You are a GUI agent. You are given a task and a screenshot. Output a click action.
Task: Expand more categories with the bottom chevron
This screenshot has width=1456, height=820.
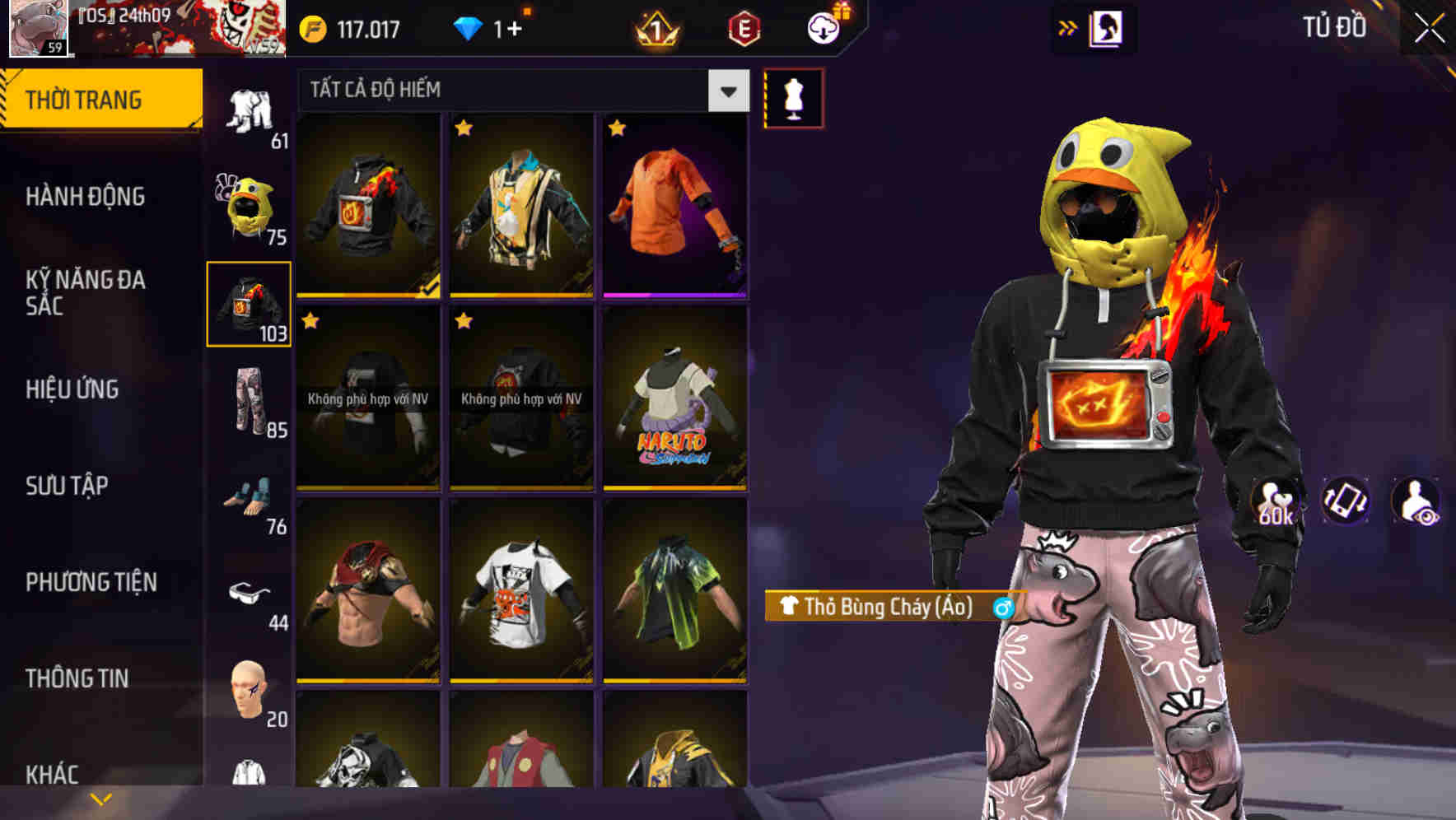point(101,797)
